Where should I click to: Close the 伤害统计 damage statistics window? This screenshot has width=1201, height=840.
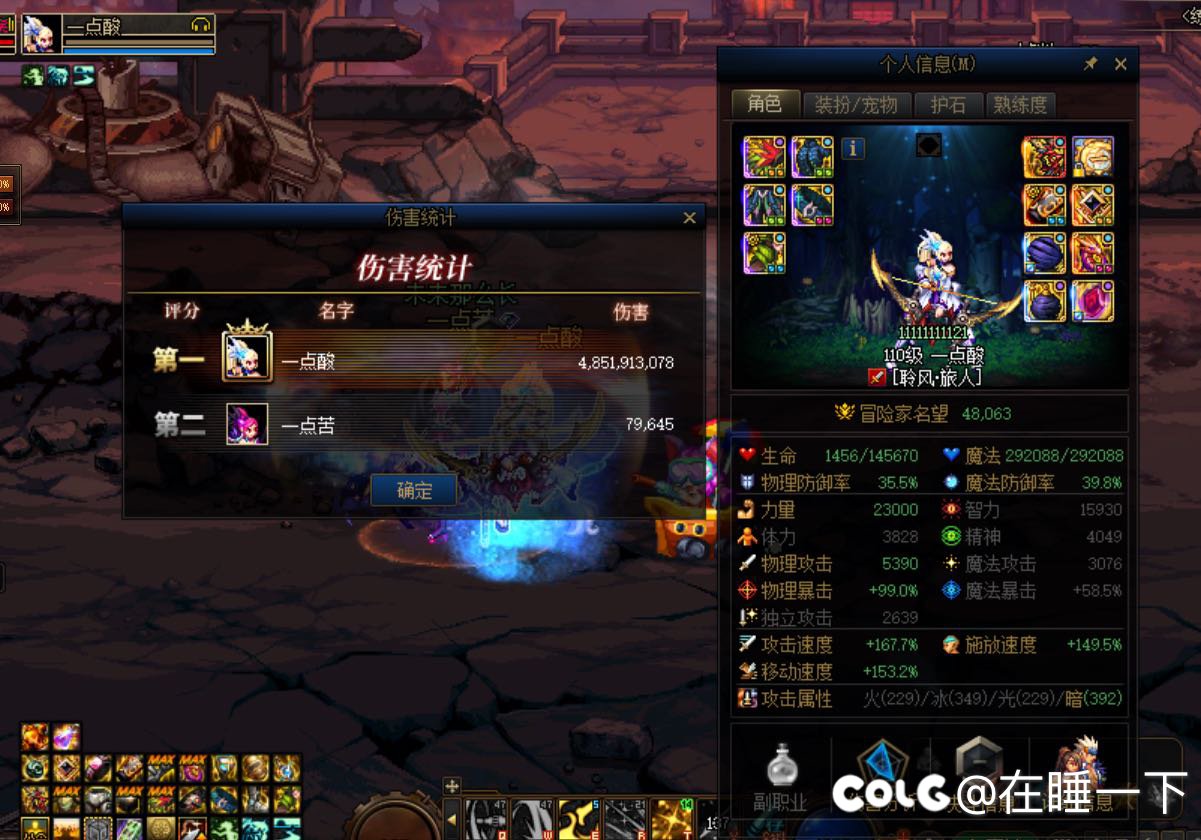tap(689, 218)
